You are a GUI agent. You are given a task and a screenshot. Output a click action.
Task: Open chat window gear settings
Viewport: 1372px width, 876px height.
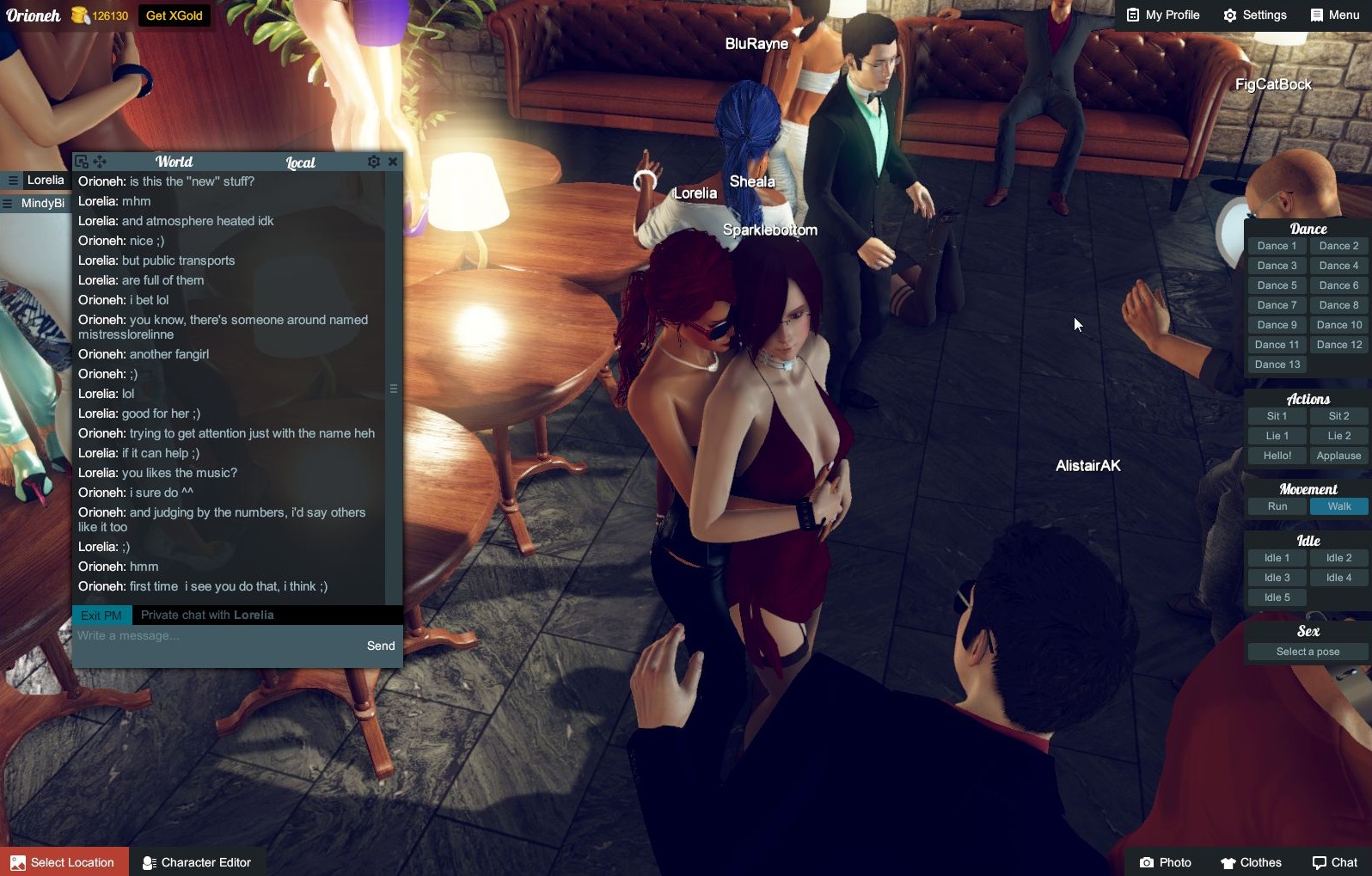(x=374, y=162)
